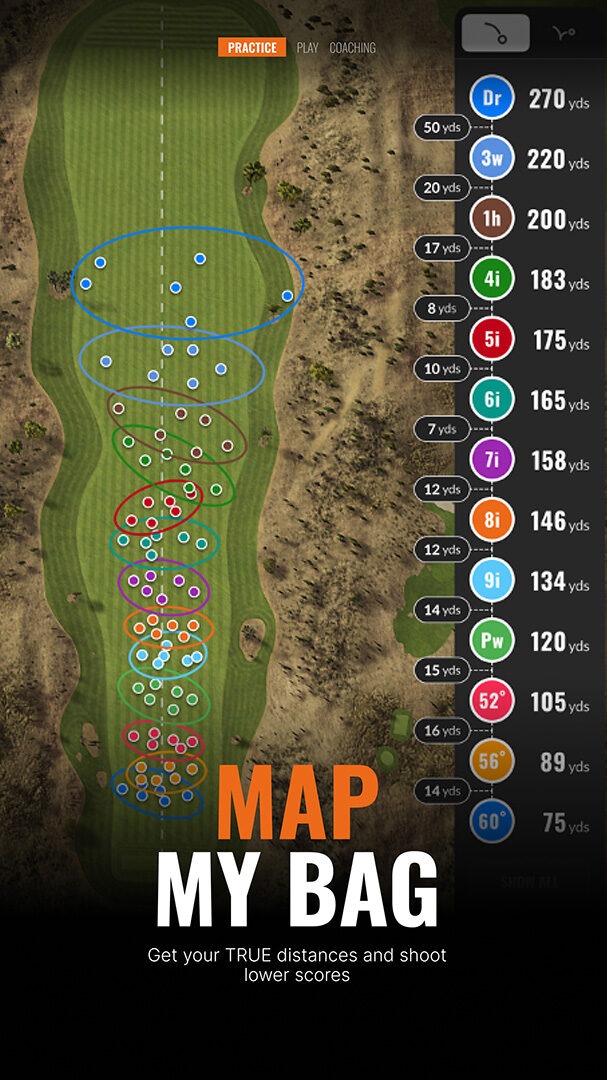
Task: Select the 4-iron club badge
Action: (492, 280)
